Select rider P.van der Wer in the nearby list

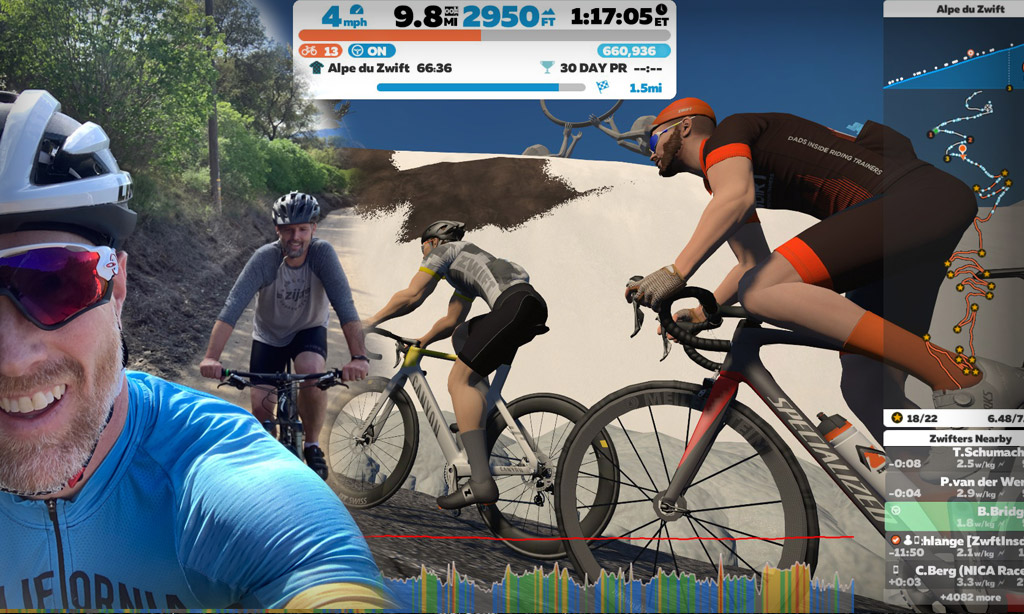point(955,486)
